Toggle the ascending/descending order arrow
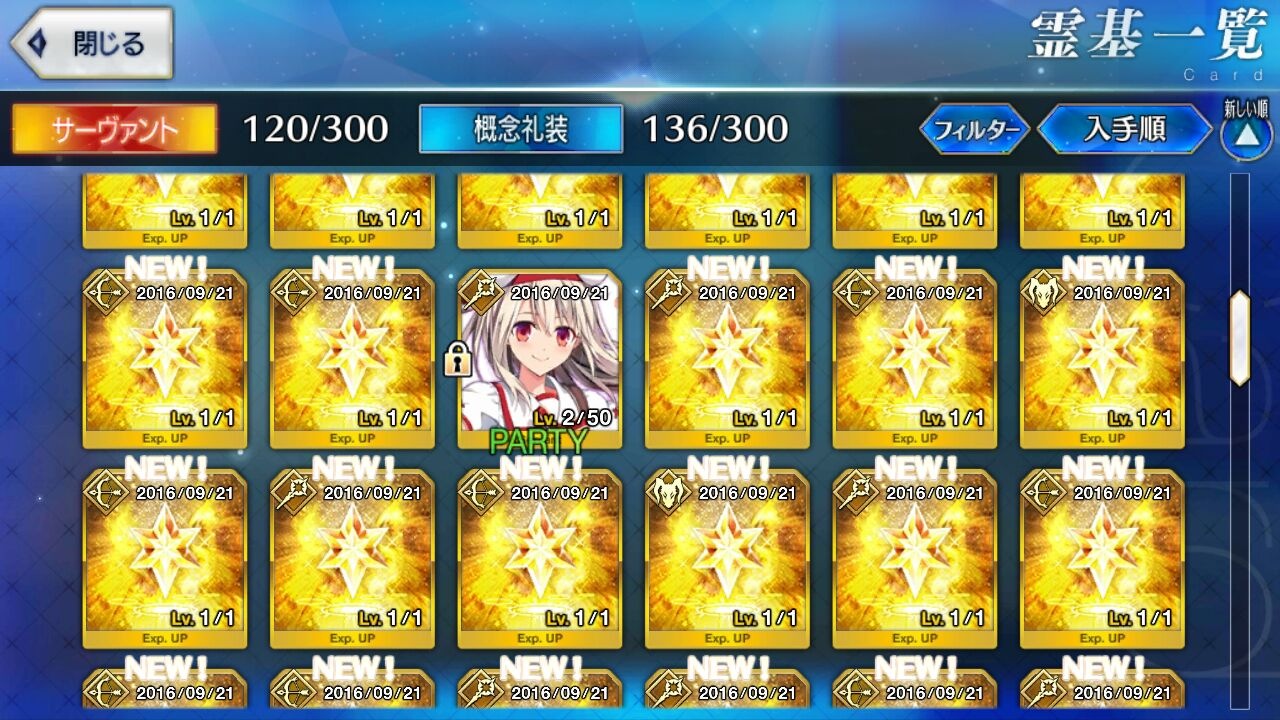Image resolution: width=1280 pixels, height=720 pixels. click(1245, 135)
